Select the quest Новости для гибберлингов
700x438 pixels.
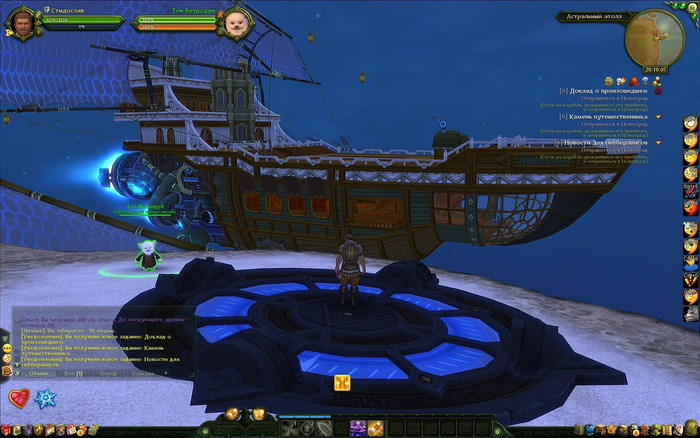click(x=607, y=142)
